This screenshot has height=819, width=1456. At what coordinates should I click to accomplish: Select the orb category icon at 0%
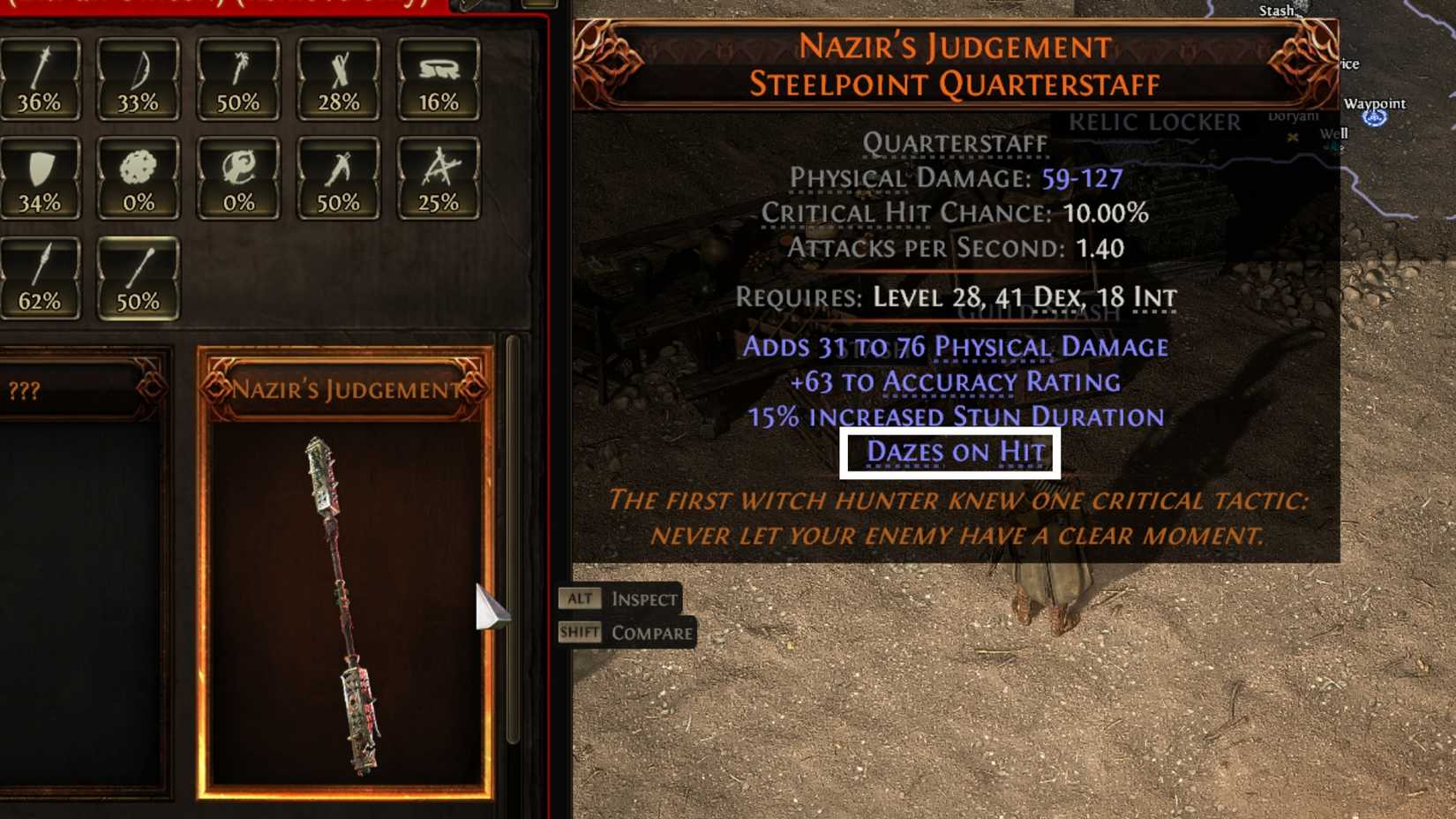point(236,177)
